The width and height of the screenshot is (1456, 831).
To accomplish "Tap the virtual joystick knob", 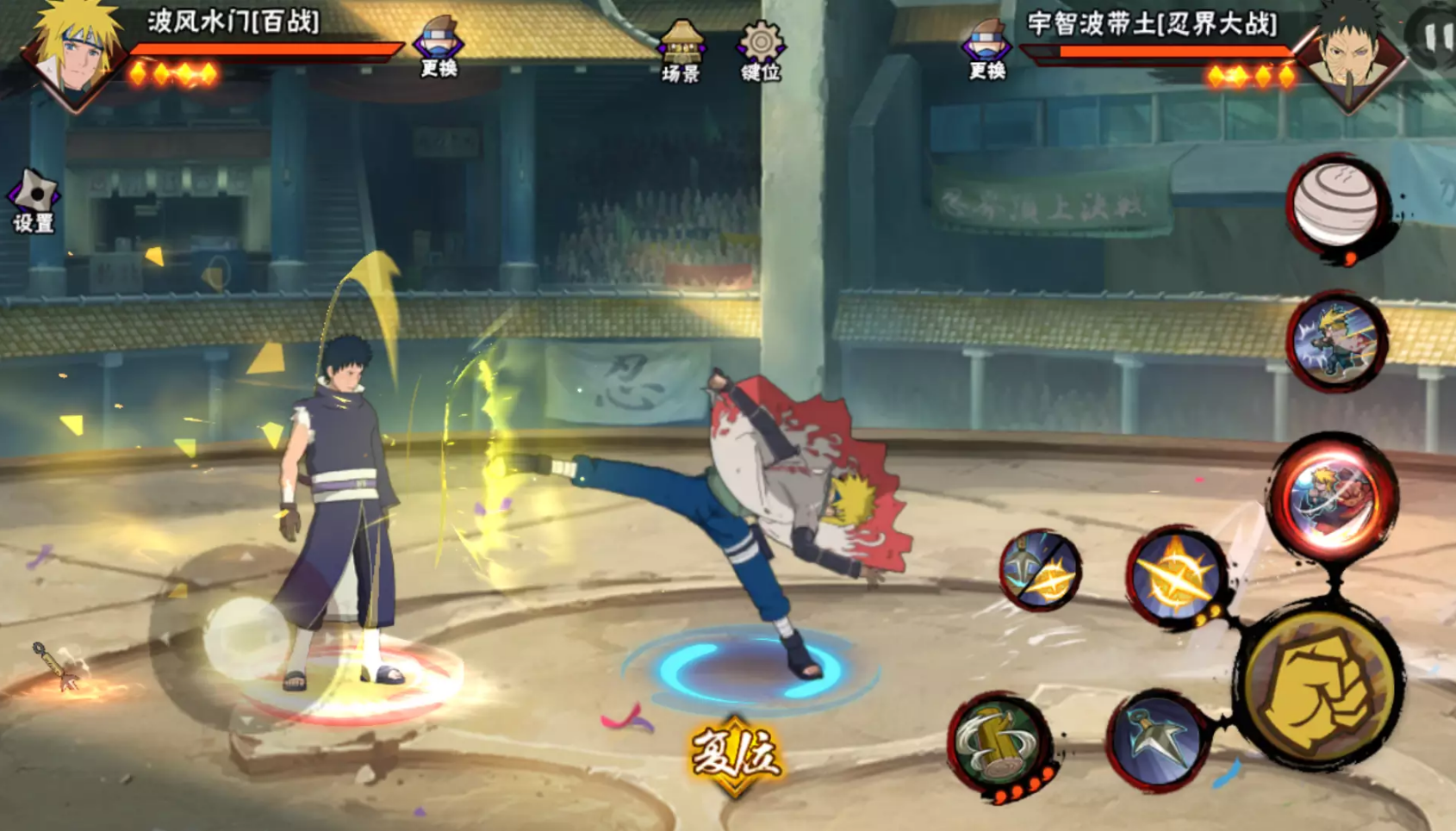I will (246, 638).
